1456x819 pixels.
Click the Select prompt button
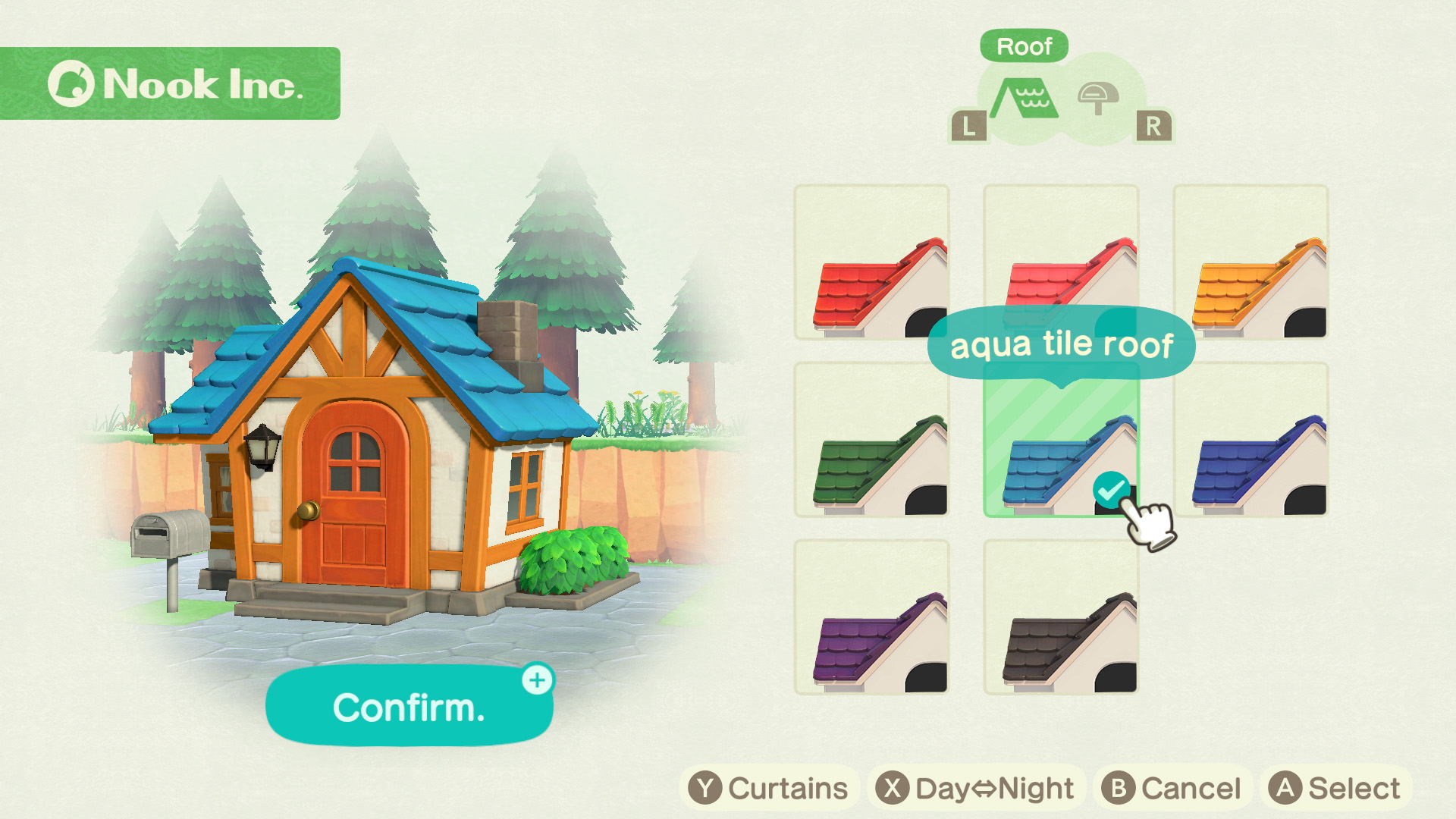1335,788
